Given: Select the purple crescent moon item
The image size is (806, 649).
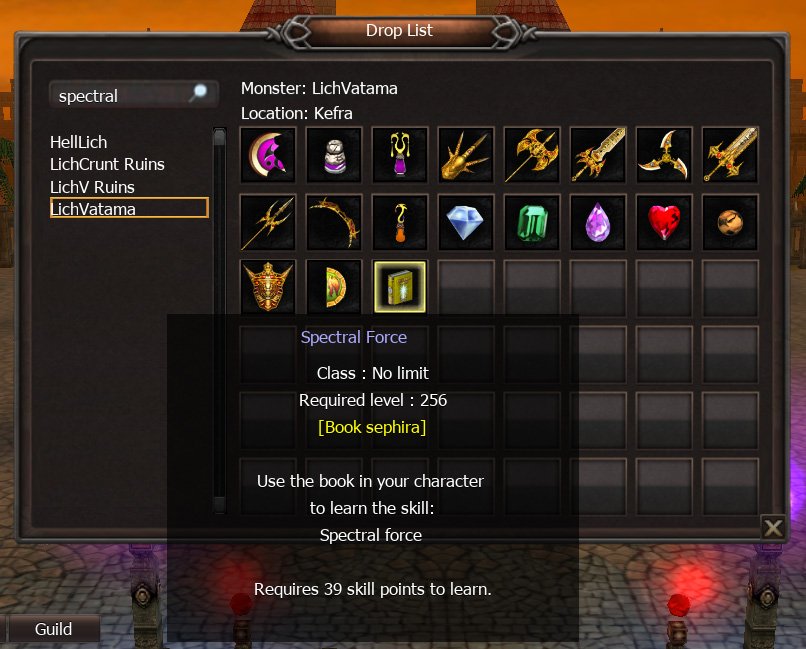Looking at the screenshot, I should (268, 155).
